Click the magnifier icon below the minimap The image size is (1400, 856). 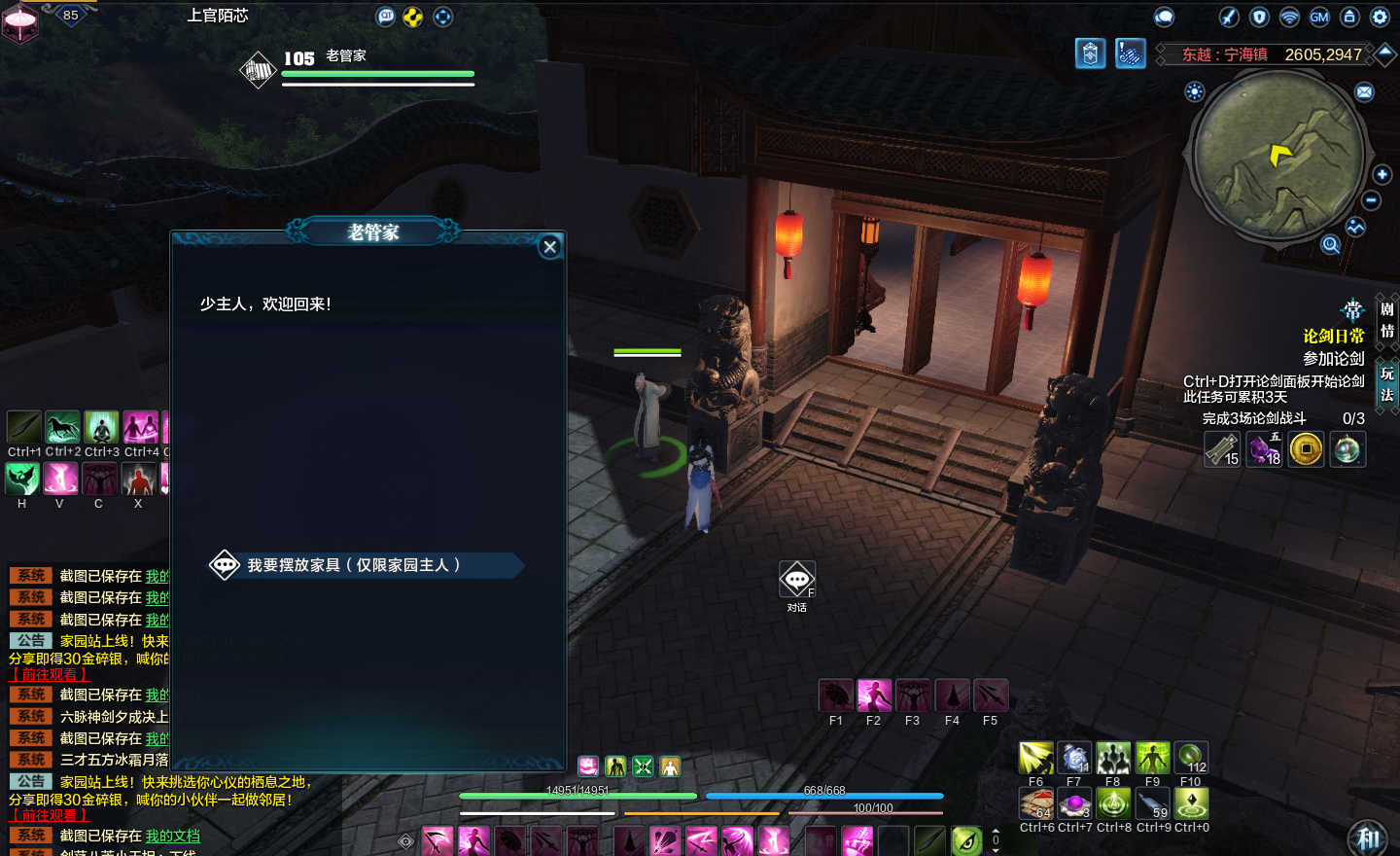pos(1330,244)
